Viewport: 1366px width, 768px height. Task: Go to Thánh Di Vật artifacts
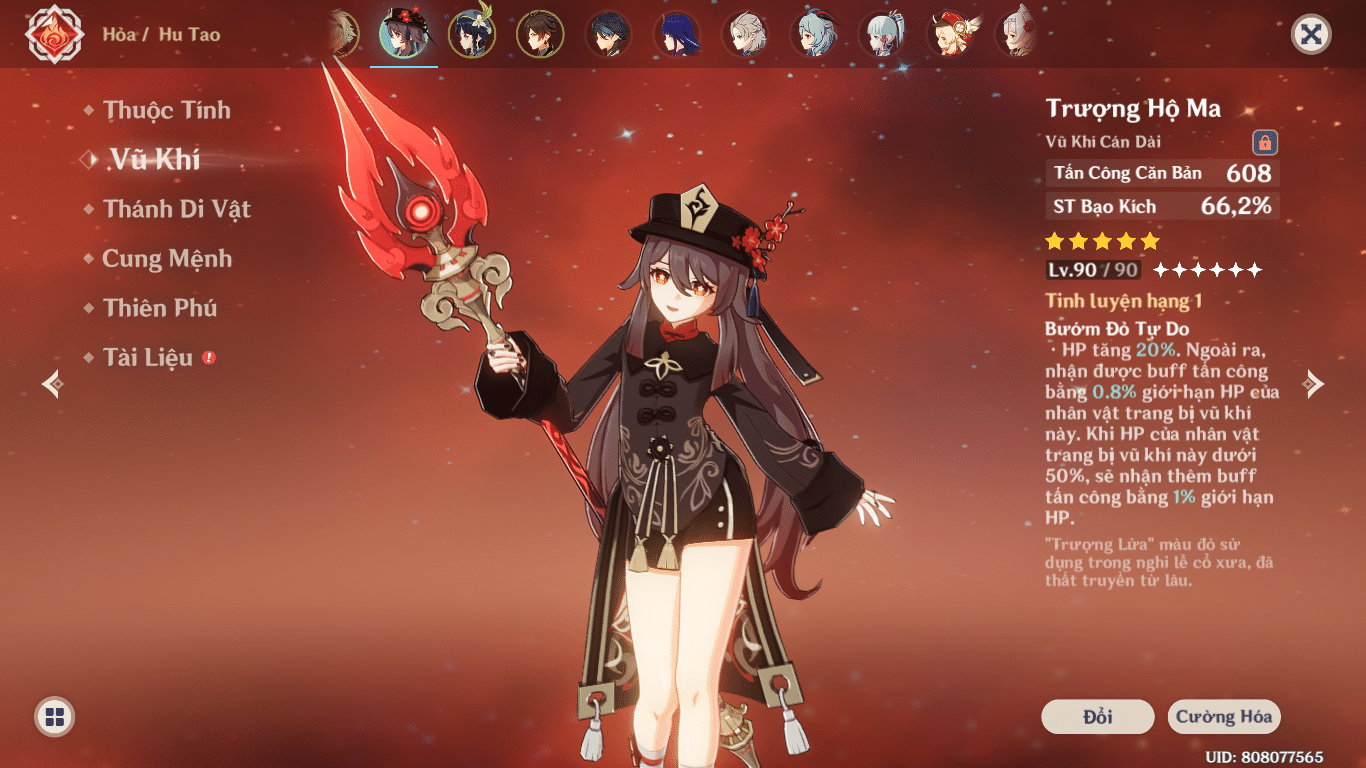pyautogui.click(x=176, y=209)
